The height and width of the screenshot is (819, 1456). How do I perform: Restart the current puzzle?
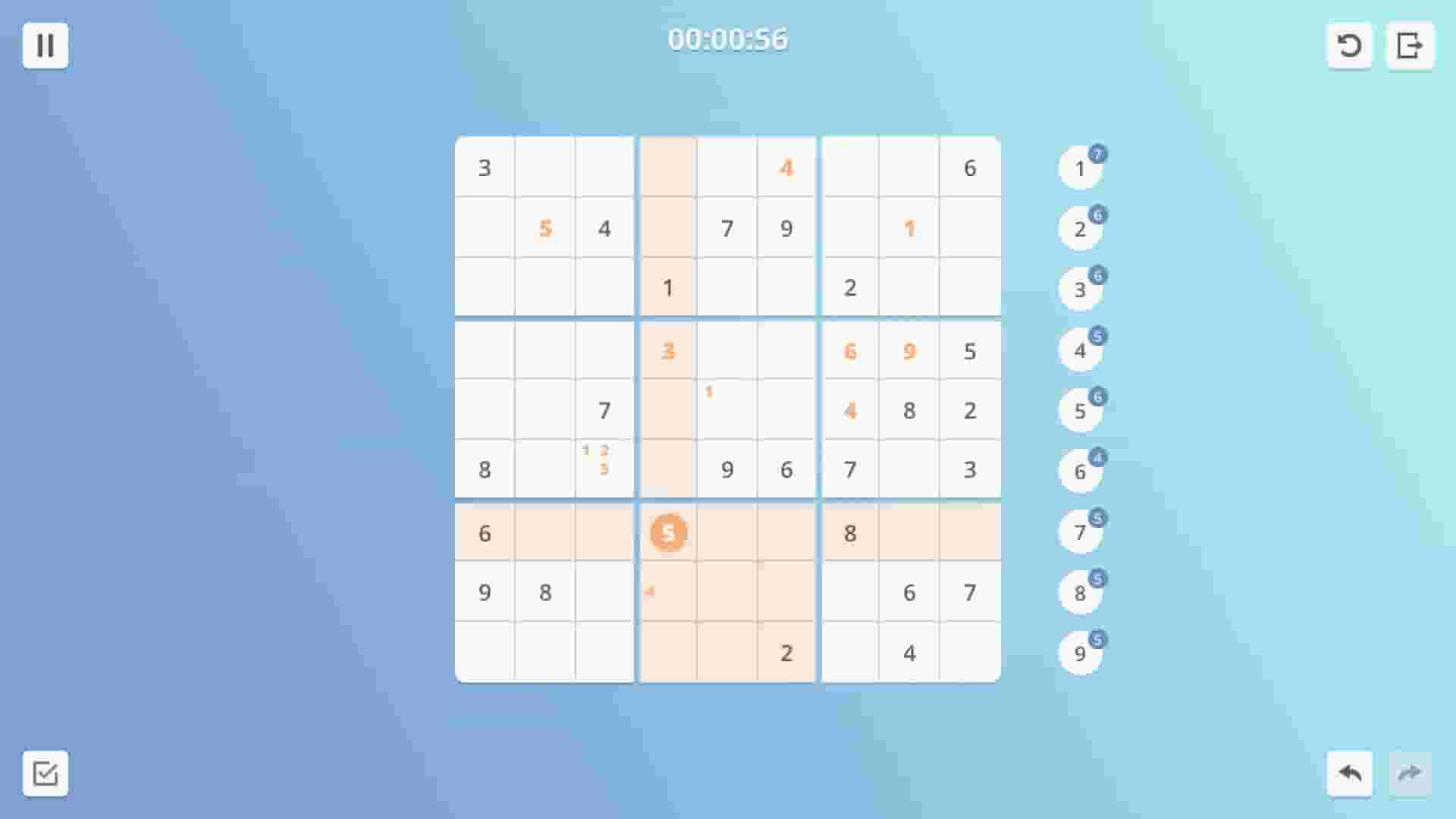tap(1350, 45)
